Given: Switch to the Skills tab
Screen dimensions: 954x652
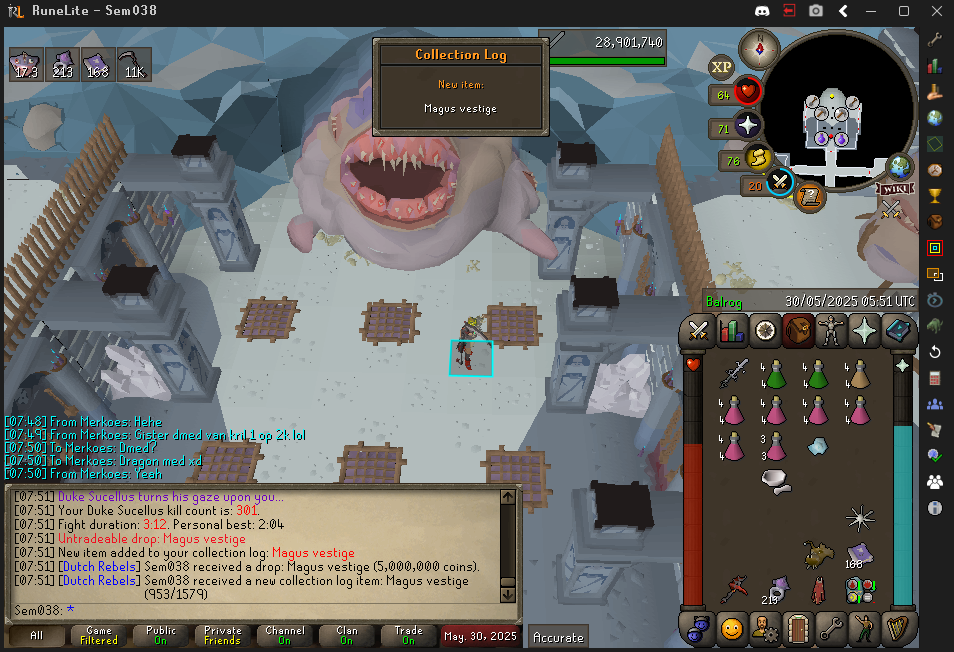Looking at the screenshot, I should (x=732, y=330).
